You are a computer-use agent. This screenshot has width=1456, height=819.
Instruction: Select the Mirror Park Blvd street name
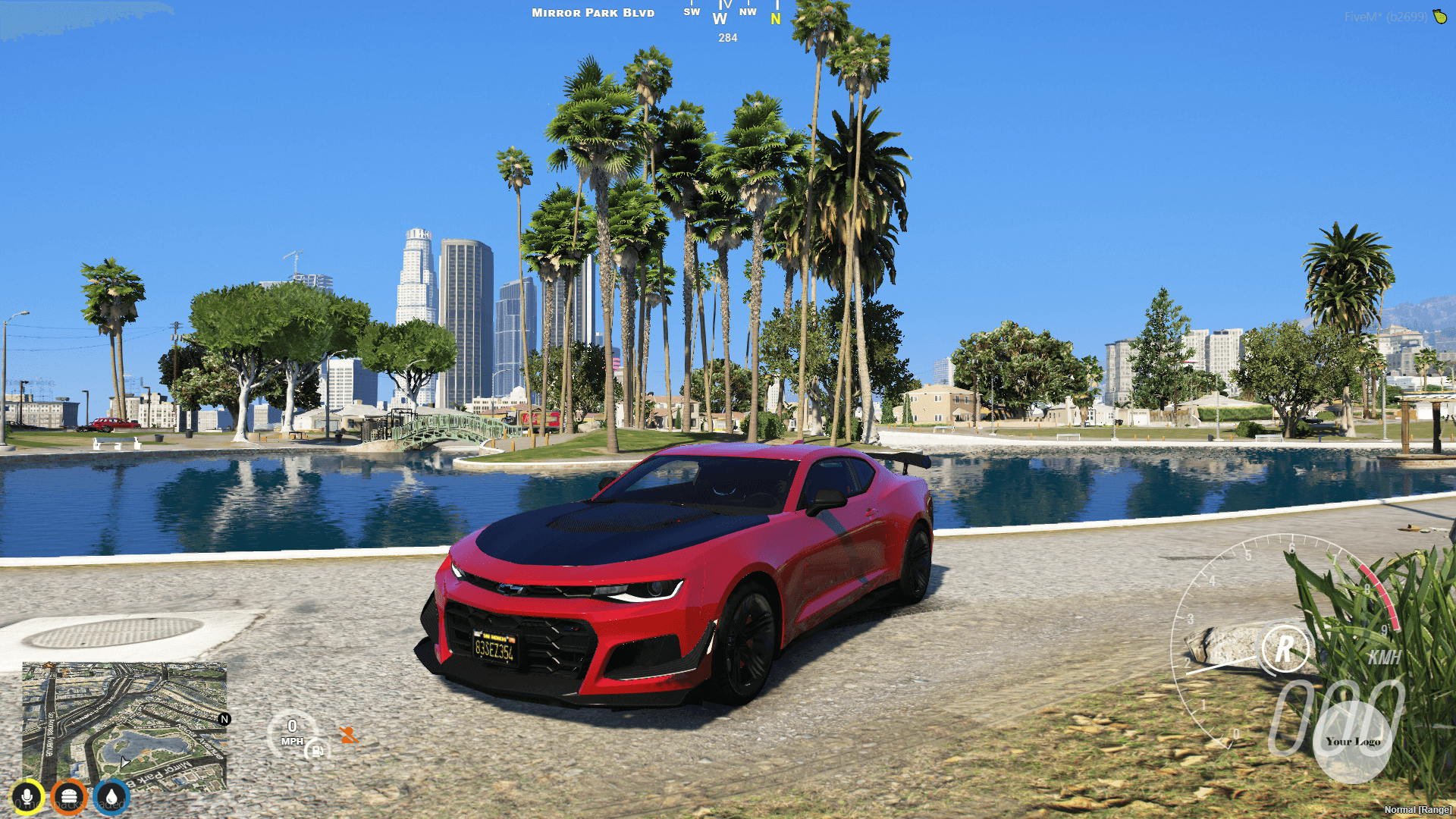pyautogui.click(x=592, y=12)
